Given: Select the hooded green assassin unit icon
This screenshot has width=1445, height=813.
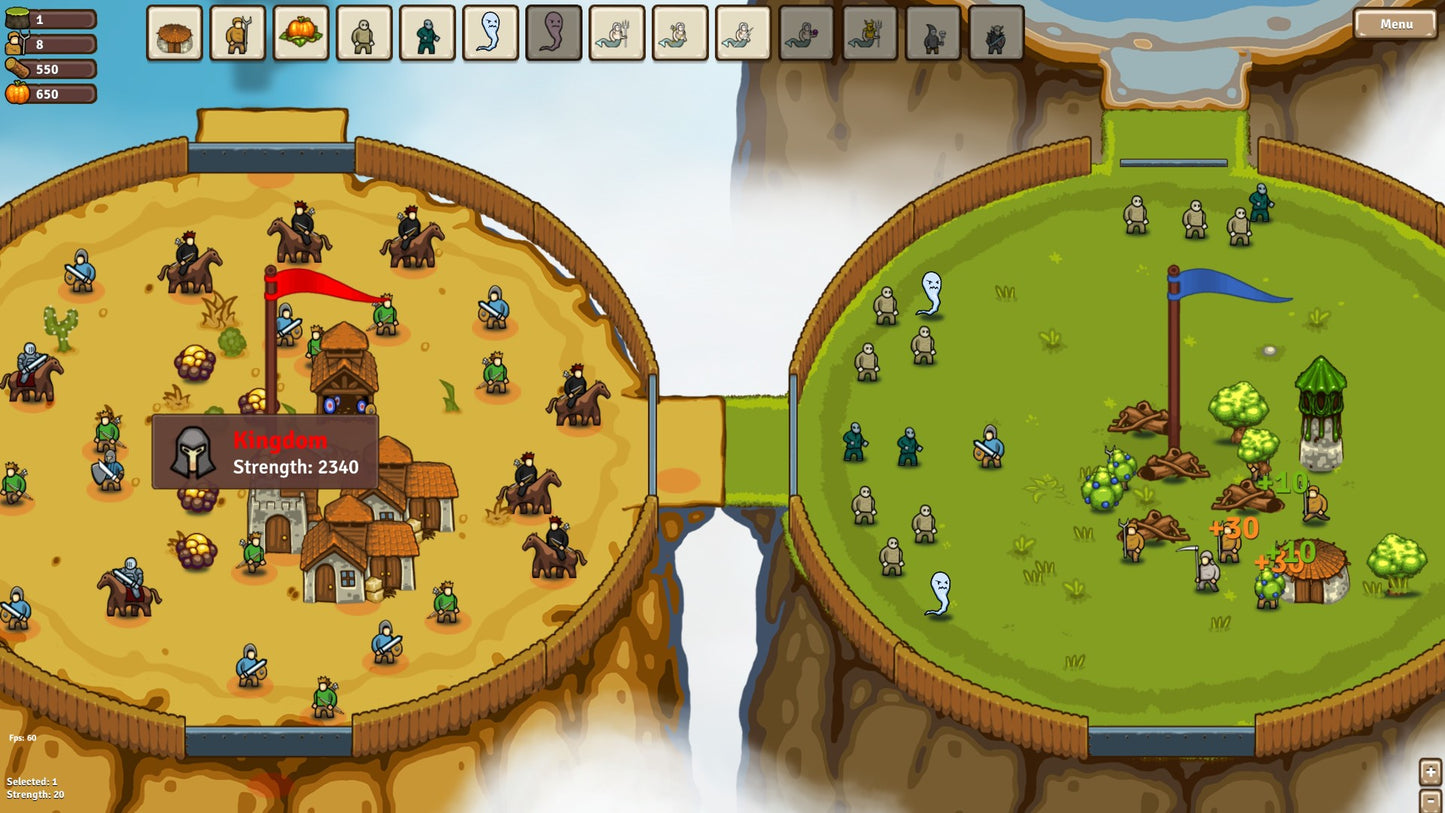Looking at the screenshot, I should (x=425, y=32).
